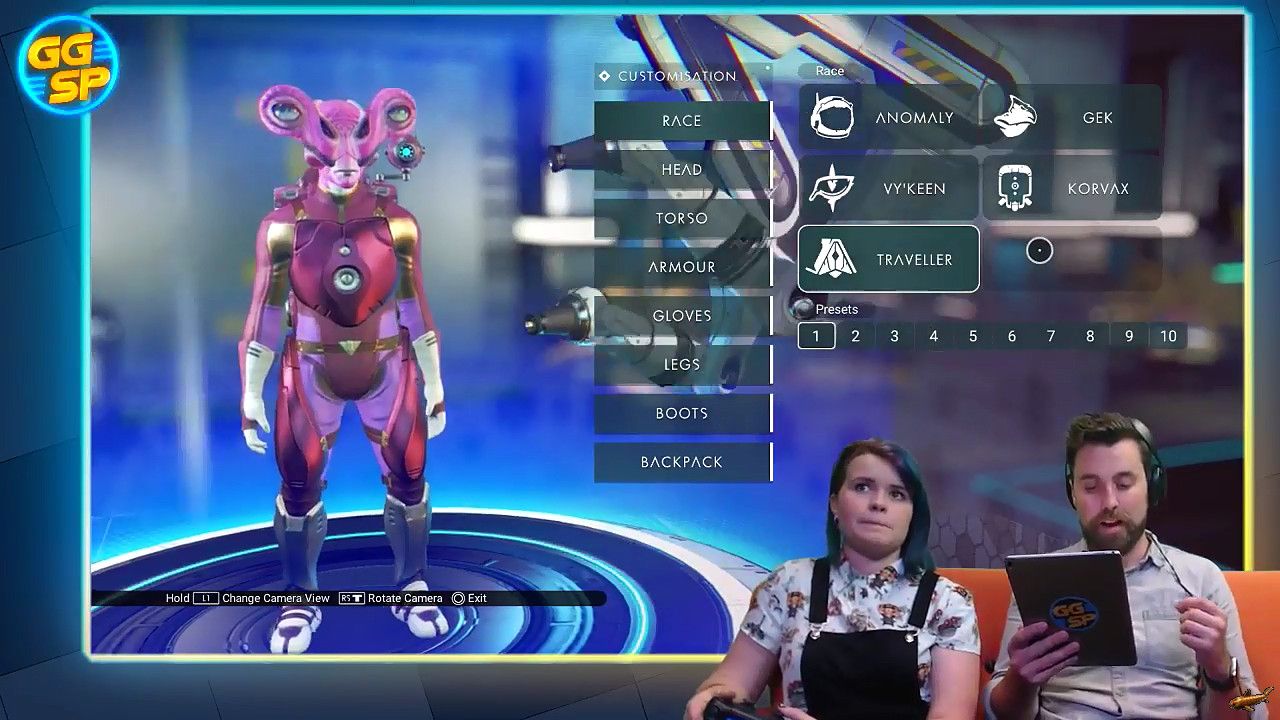Choose the Anomaly race
Screen dimensions: 1280x720
888,118
